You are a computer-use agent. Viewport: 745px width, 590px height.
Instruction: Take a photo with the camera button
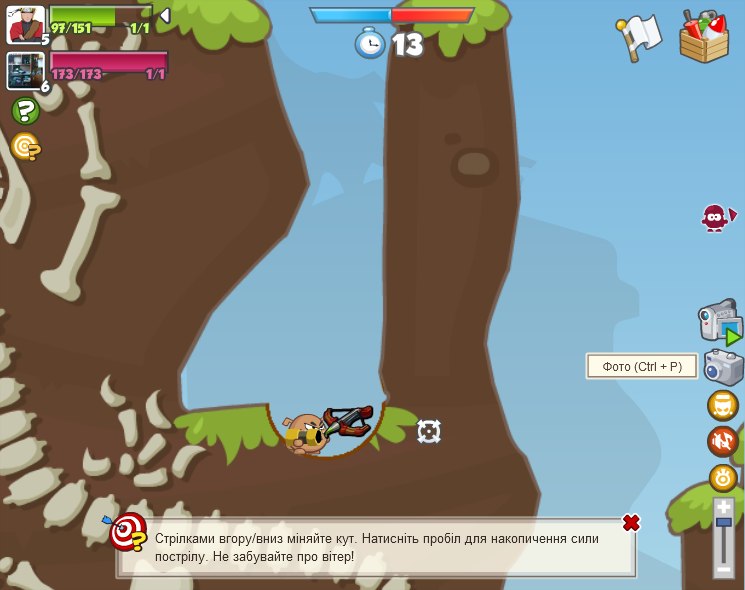click(722, 367)
